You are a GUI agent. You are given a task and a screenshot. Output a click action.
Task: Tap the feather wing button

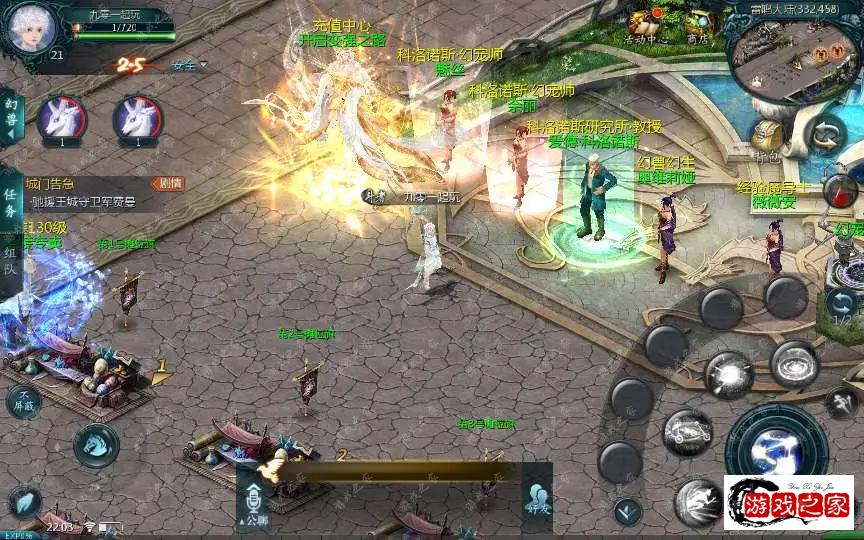tap(25, 504)
